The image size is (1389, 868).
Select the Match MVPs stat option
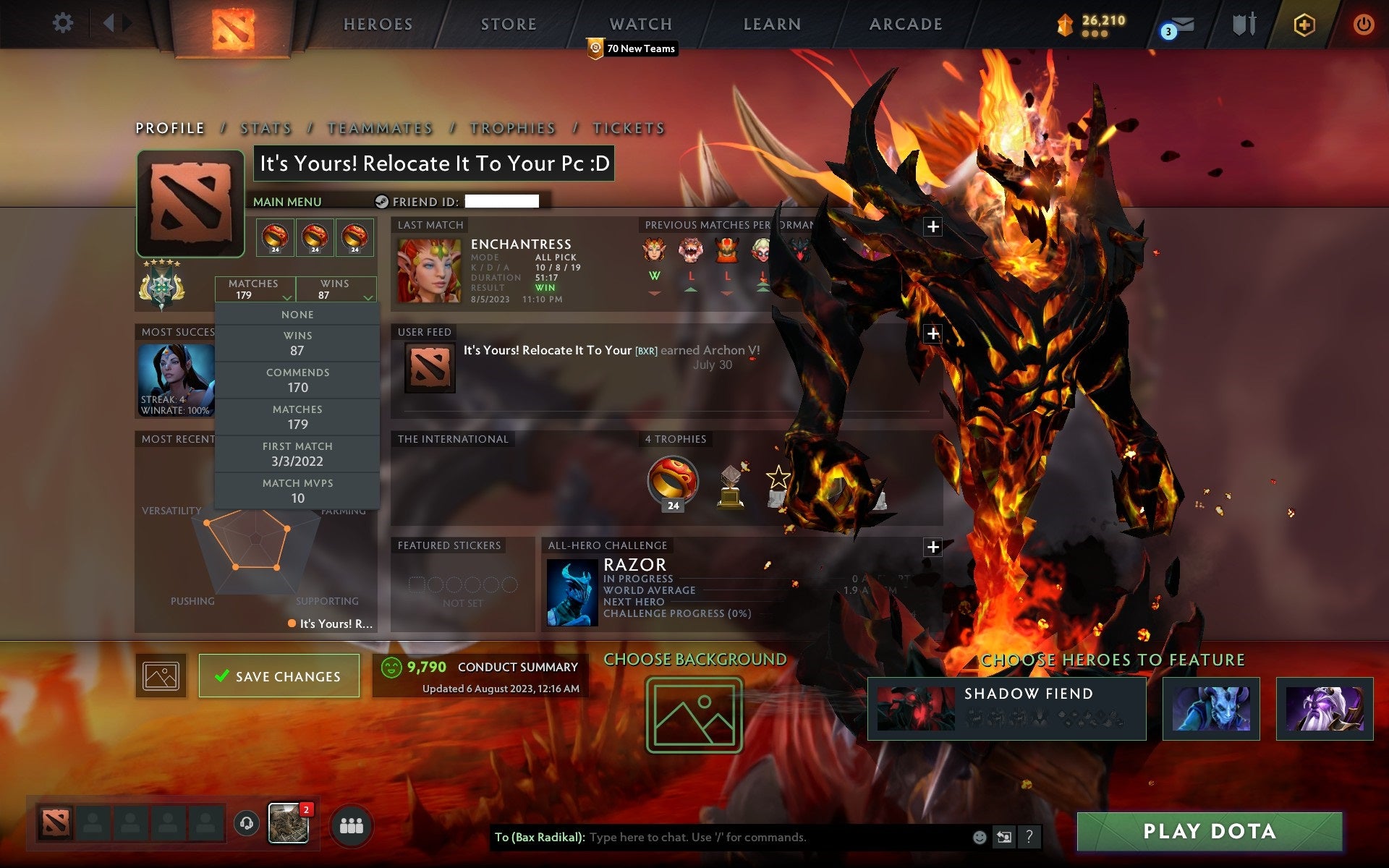coord(298,490)
